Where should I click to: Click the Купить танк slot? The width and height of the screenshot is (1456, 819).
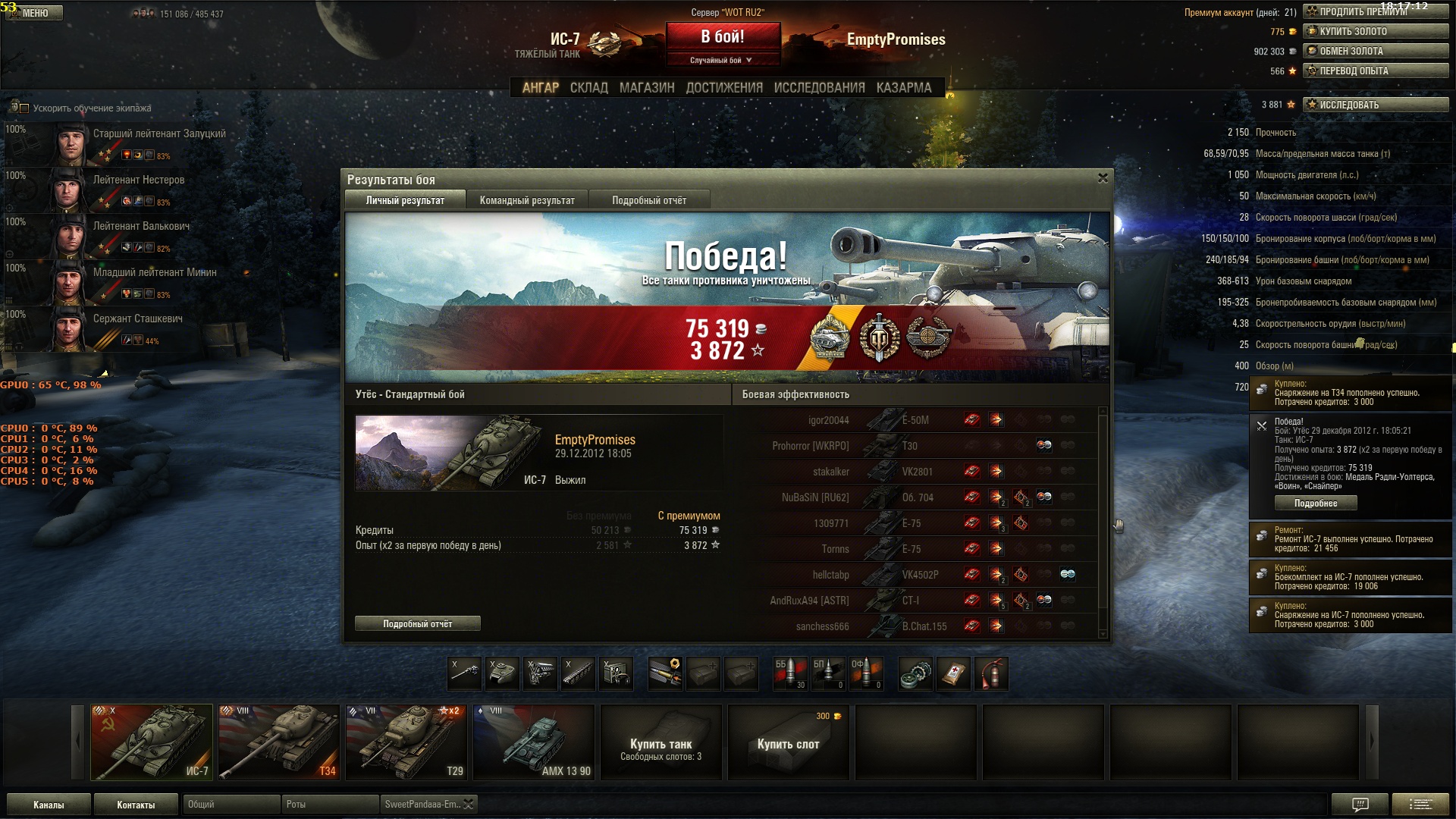pos(661,742)
